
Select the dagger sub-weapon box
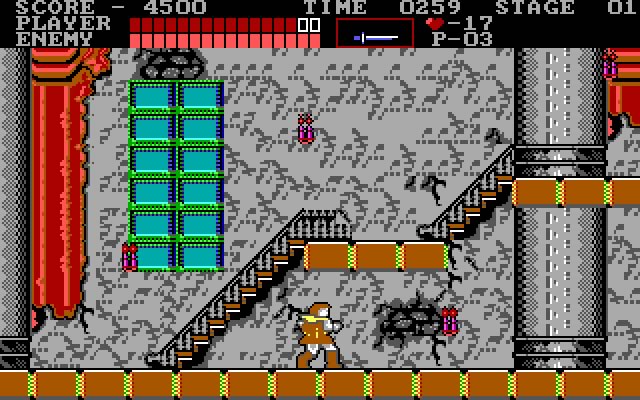[x=374, y=33]
